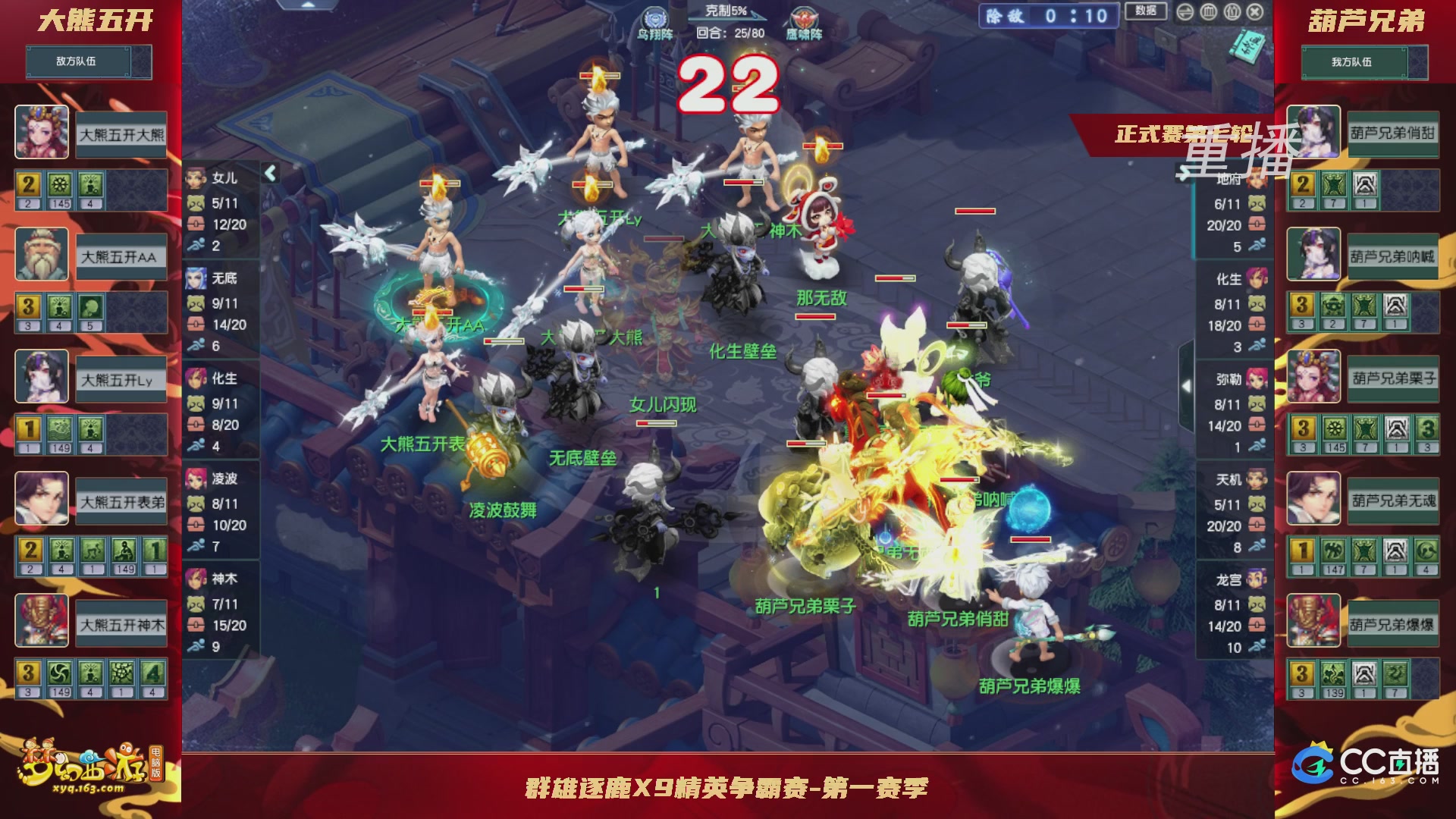Toggle the blinds-style circular icon in top toolbar
1456x819 pixels.
pyautogui.click(x=1210, y=13)
